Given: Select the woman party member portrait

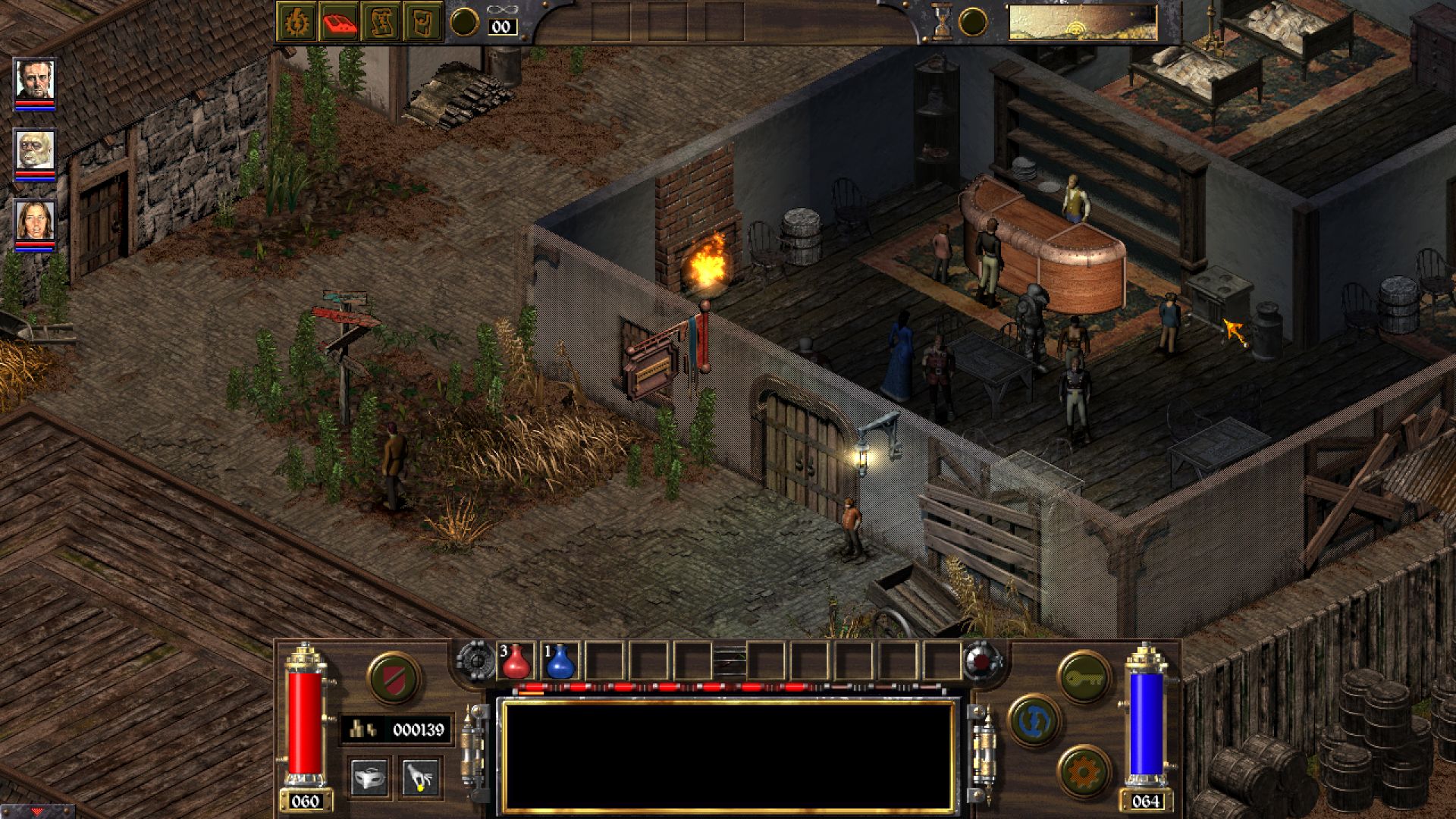Looking at the screenshot, I should 35,221.
